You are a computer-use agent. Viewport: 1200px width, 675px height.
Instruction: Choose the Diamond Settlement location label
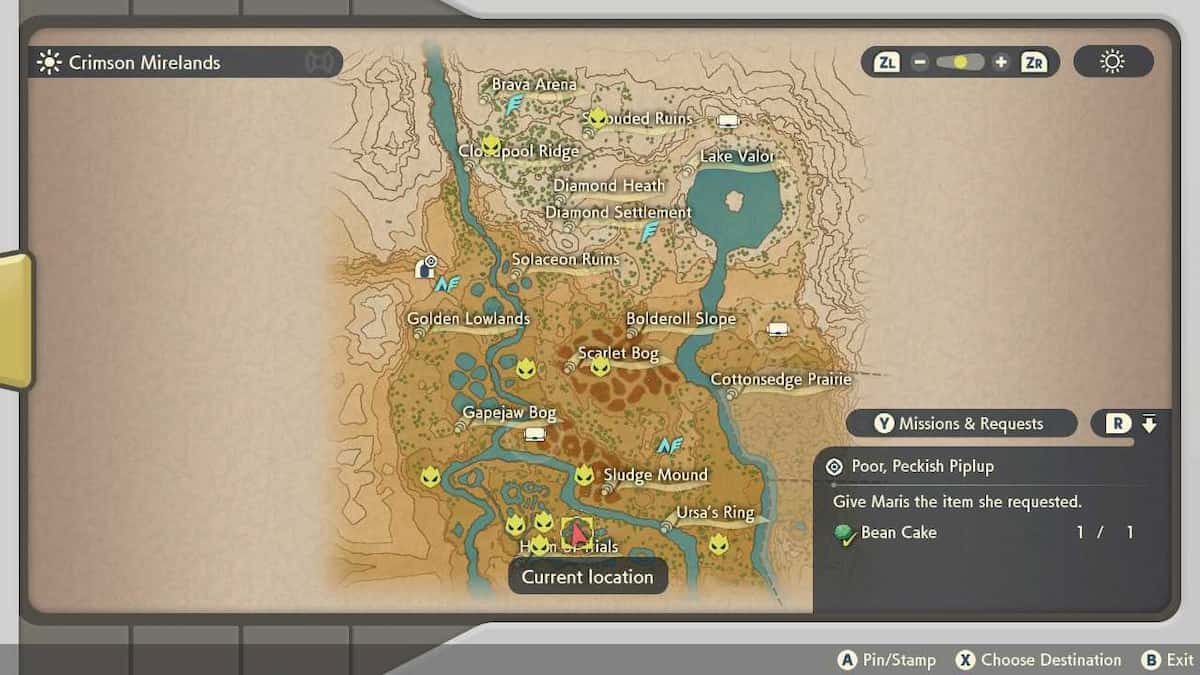coord(618,213)
